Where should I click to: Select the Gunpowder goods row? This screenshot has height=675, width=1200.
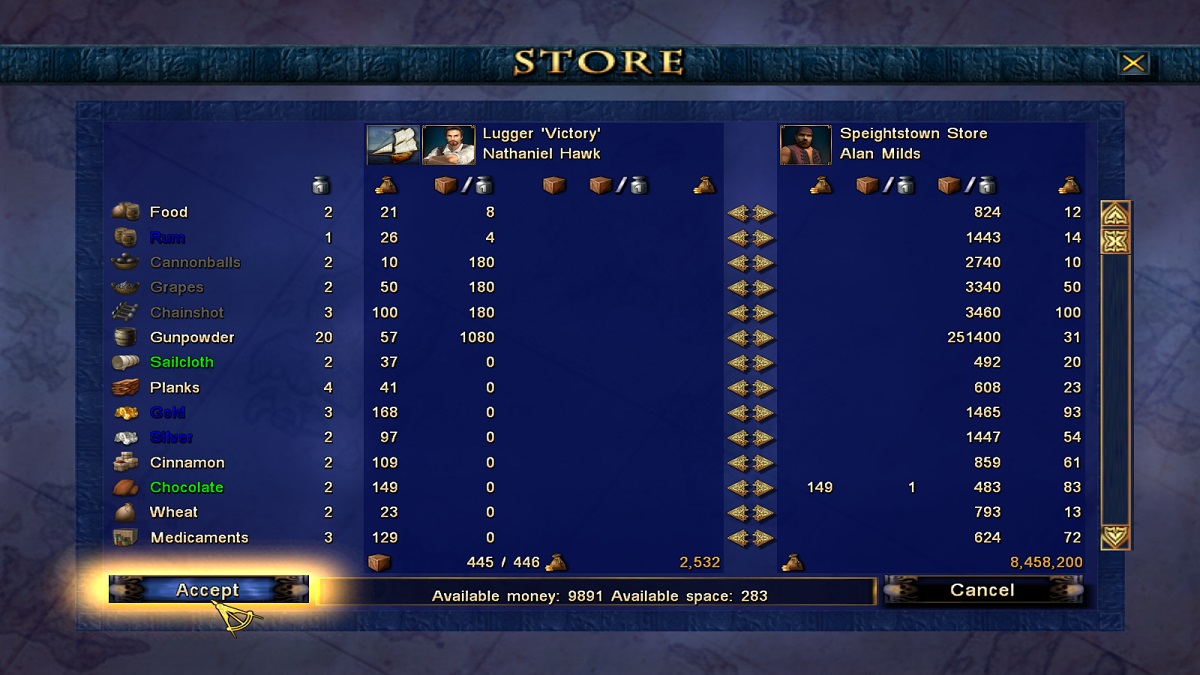click(192, 337)
